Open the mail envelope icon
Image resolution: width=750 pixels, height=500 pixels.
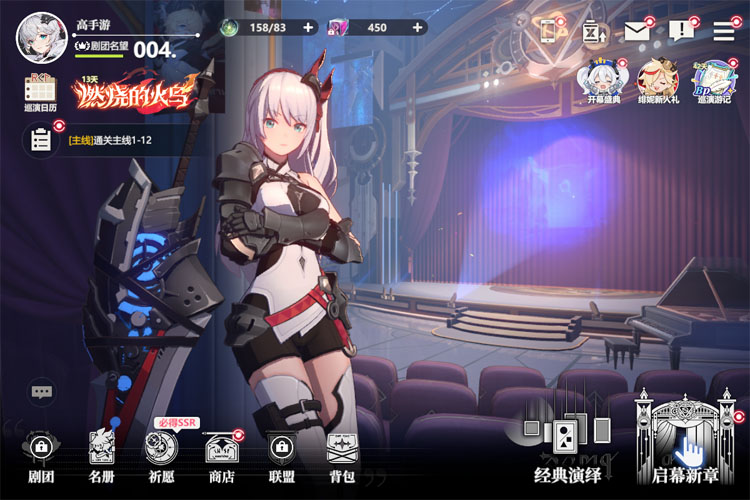coord(637,31)
